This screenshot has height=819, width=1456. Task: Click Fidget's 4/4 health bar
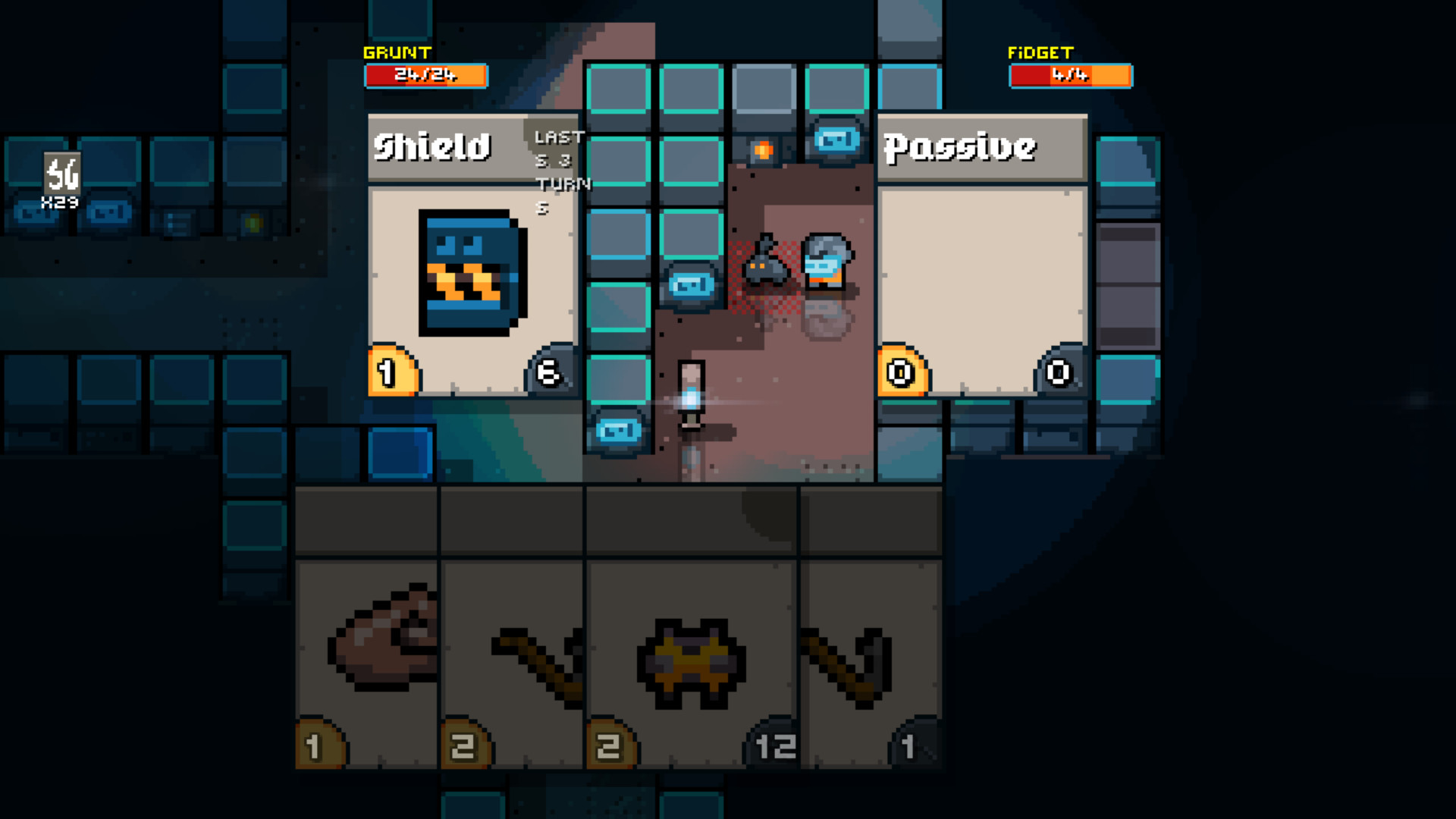1070,75
